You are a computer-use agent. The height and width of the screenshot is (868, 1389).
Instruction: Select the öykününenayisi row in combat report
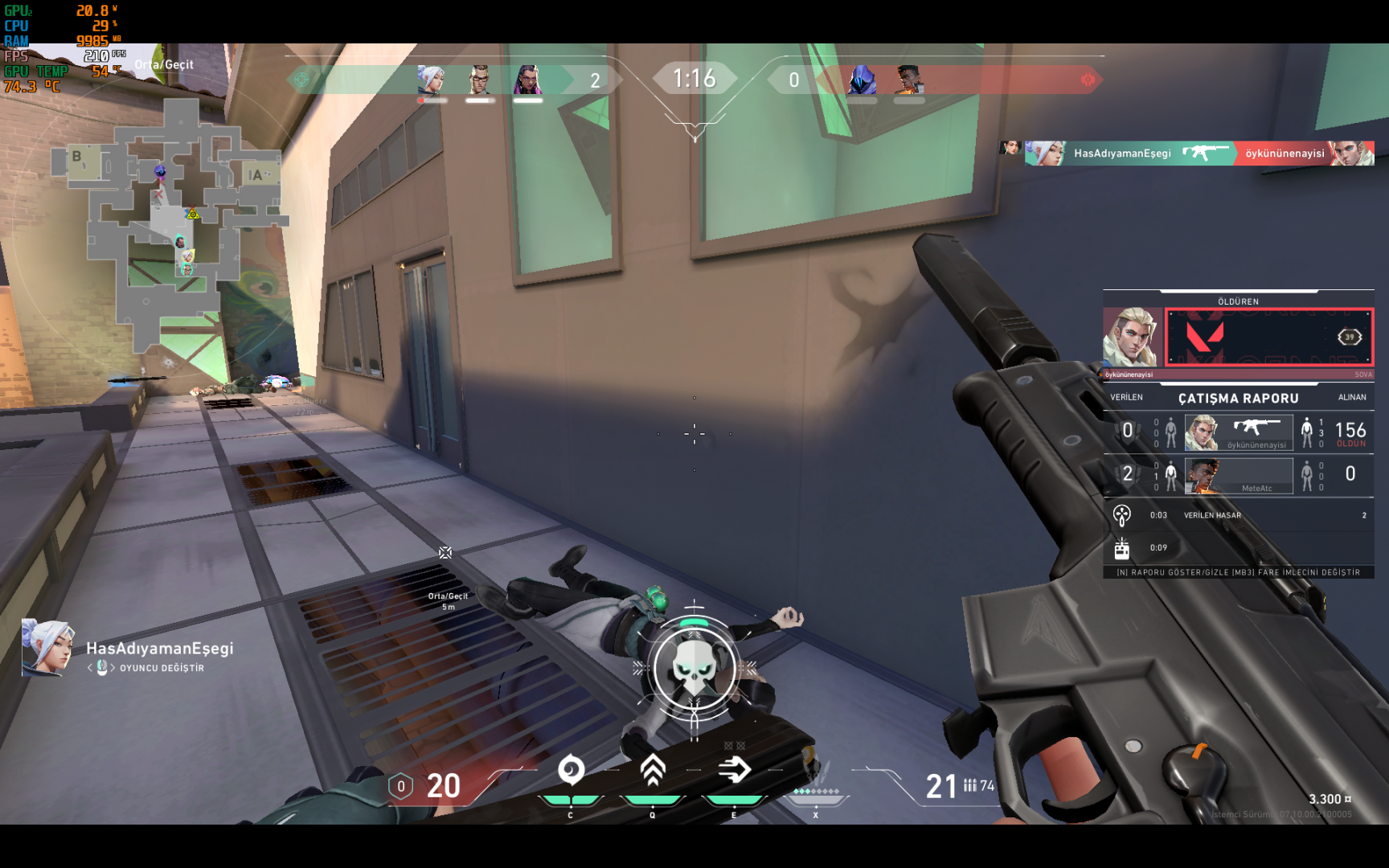[1238, 432]
